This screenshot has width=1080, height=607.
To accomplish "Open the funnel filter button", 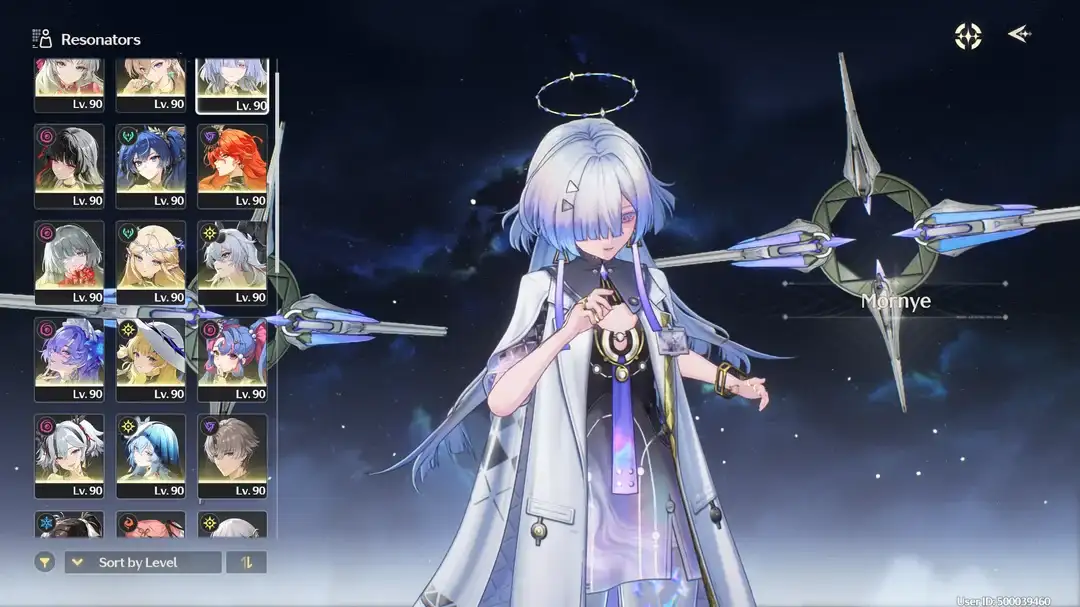I will pyautogui.click(x=45, y=562).
